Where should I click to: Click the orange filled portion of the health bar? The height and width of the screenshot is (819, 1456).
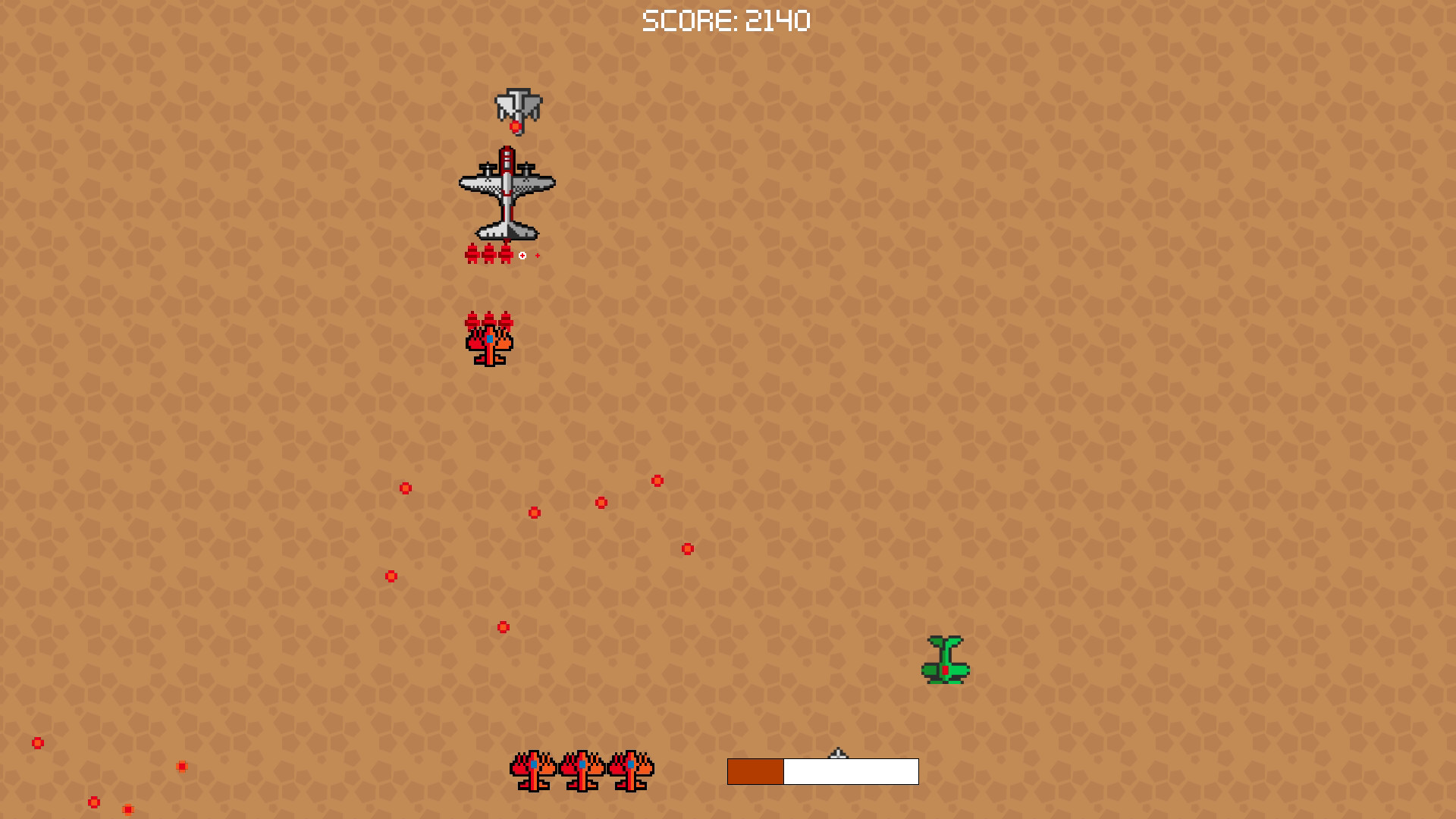(755, 770)
